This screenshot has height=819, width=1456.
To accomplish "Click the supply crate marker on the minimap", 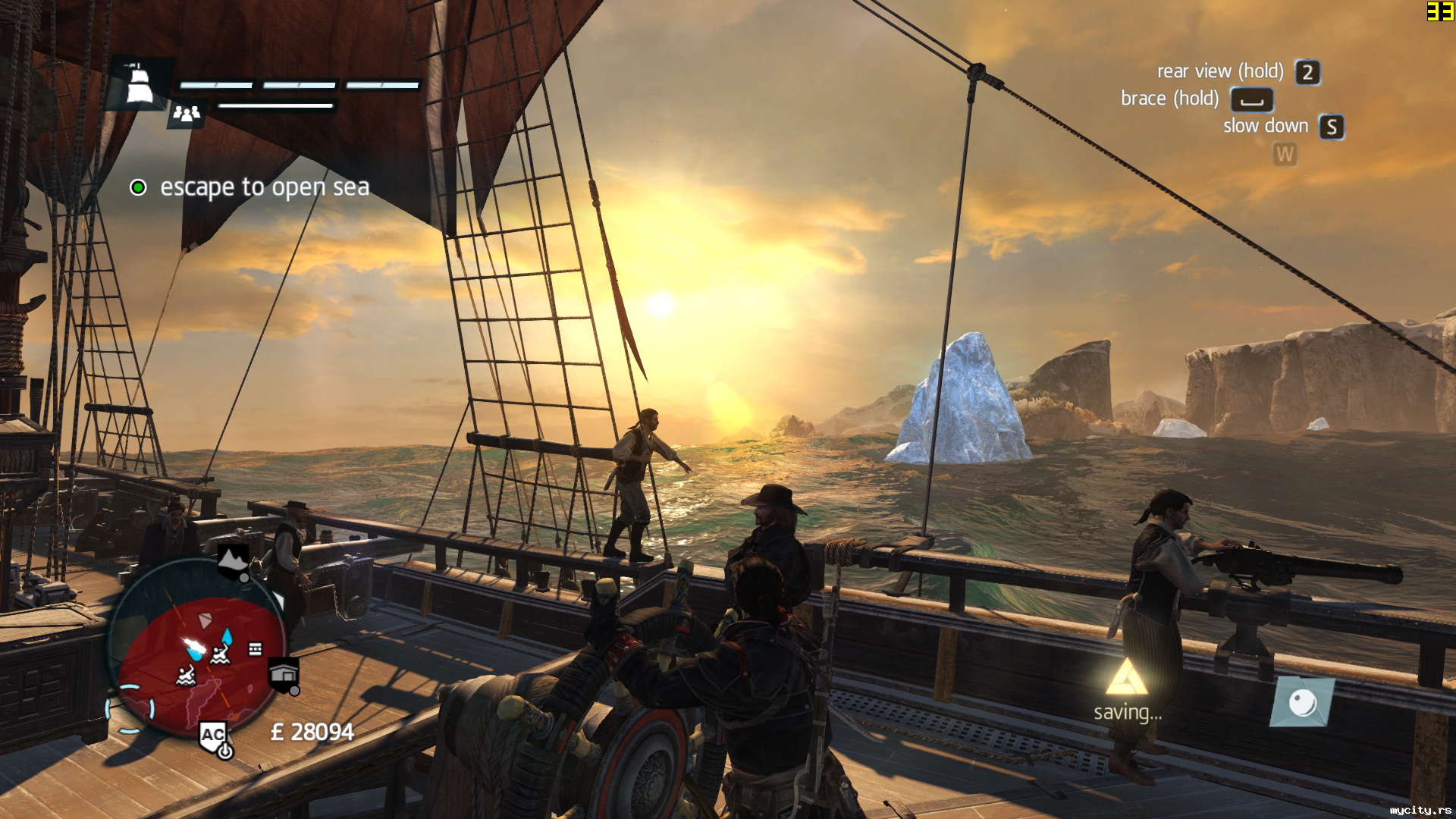I will click(255, 649).
